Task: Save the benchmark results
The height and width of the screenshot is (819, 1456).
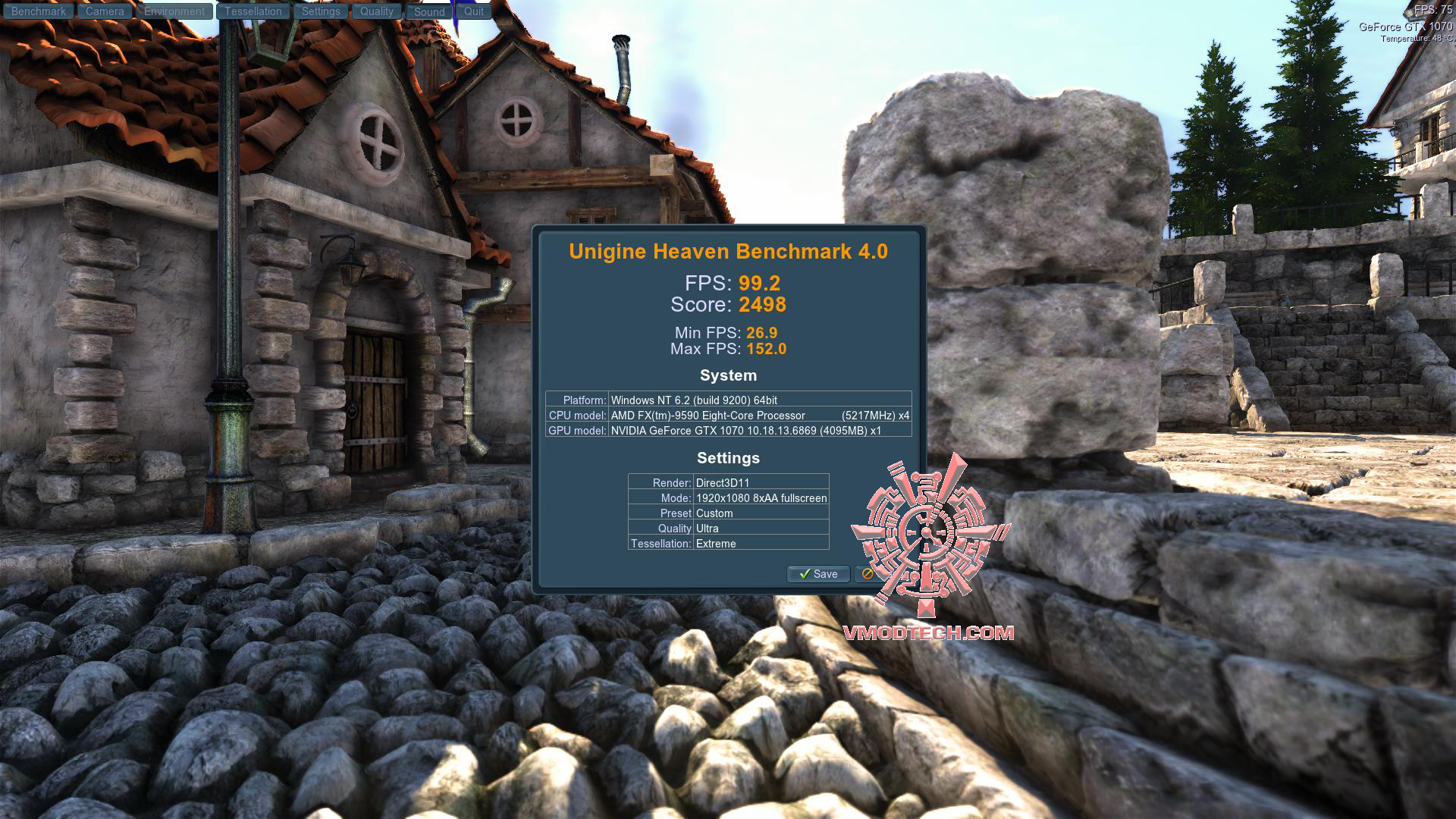Action: pyautogui.click(x=817, y=574)
